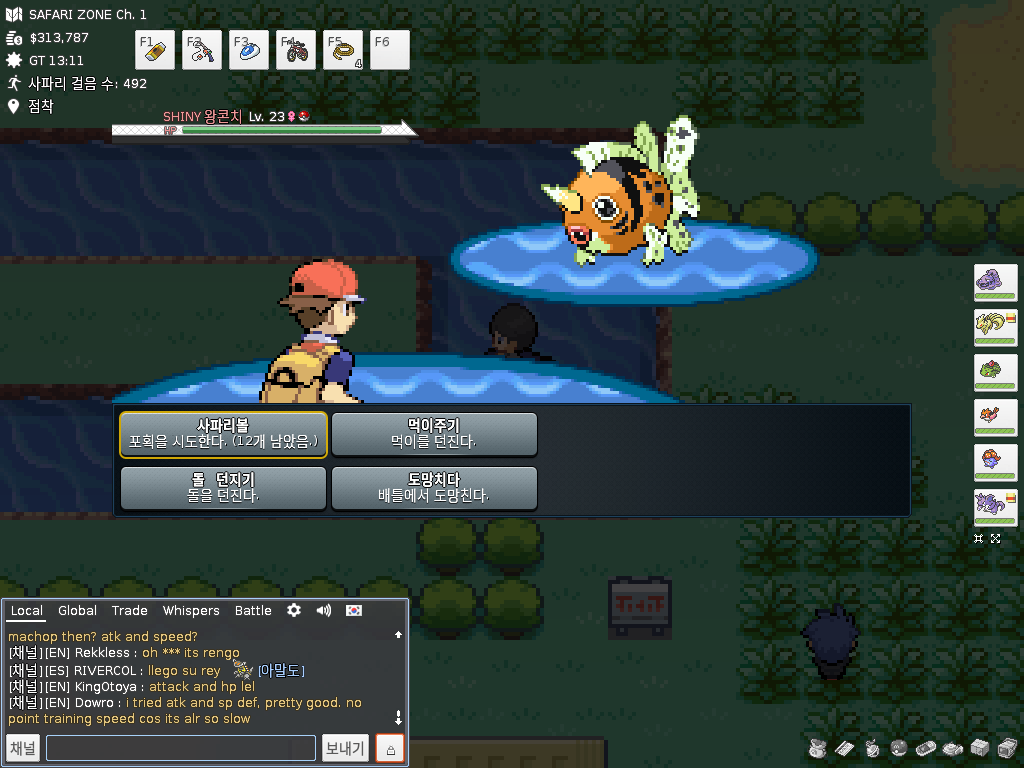Open the Trade chat tab
Image resolution: width=1024 pixels, height=768 pixels.
129,611
